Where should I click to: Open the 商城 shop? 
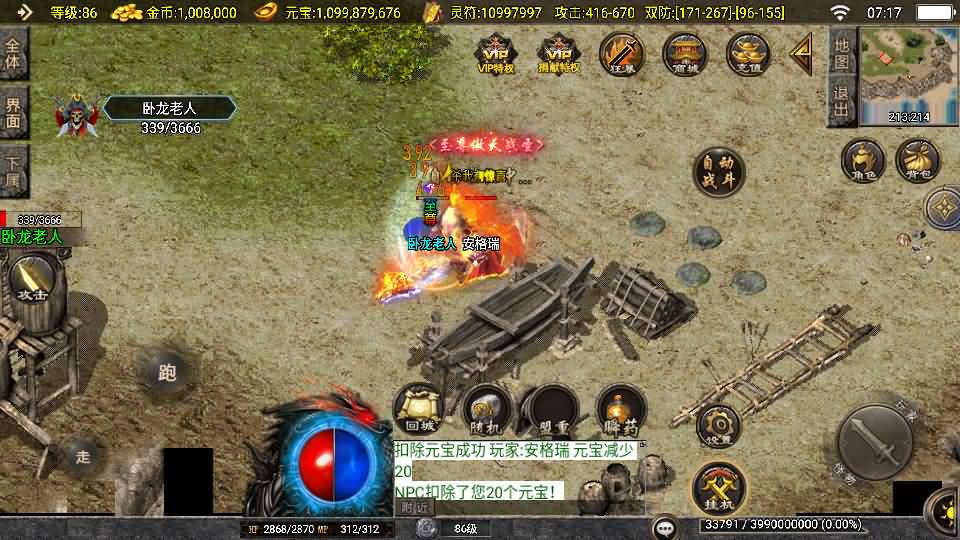click(685, 54)
